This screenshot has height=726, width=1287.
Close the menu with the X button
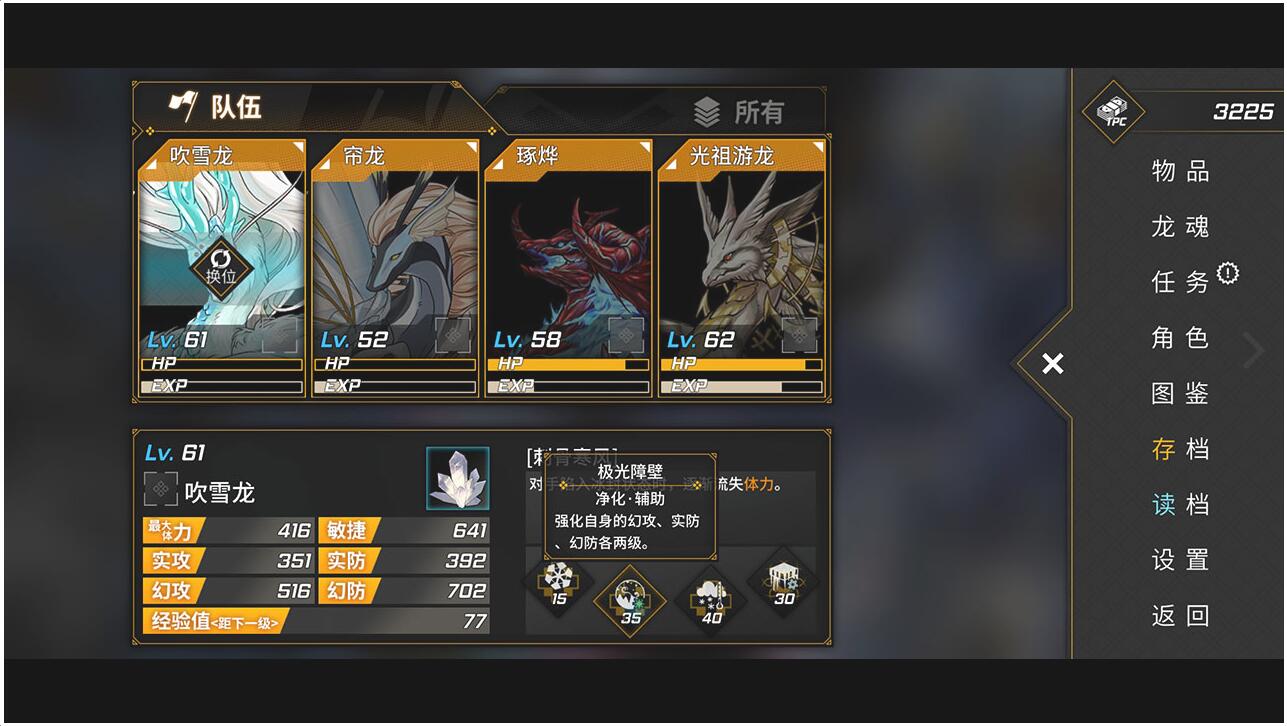click(1052, 364)
